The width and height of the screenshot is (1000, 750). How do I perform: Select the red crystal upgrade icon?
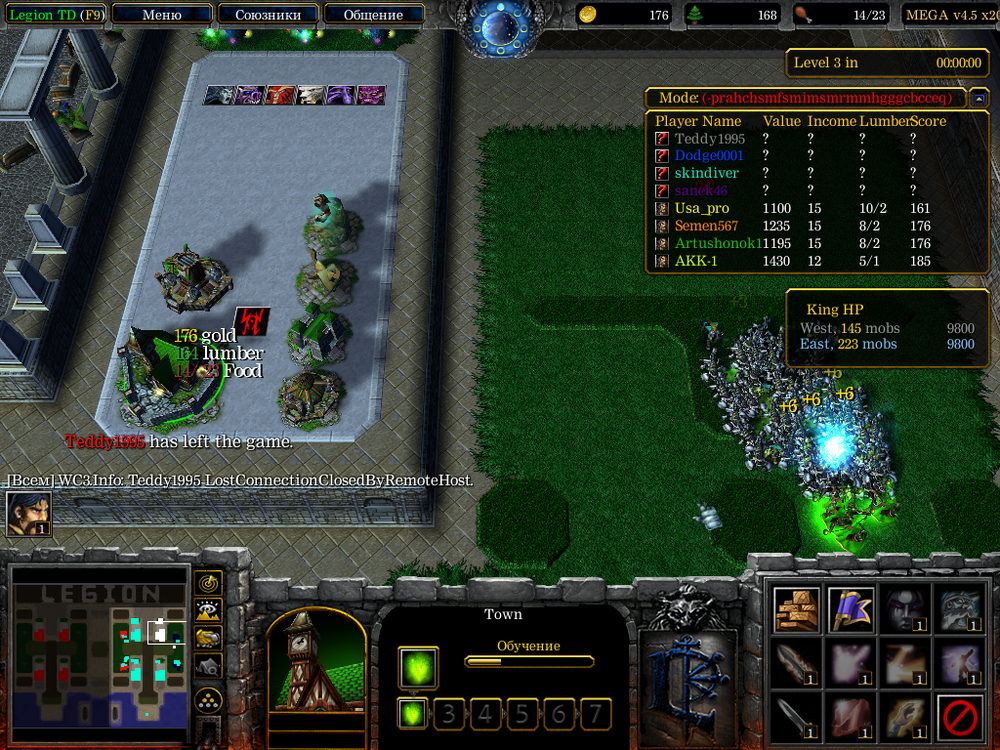[850, 717]
